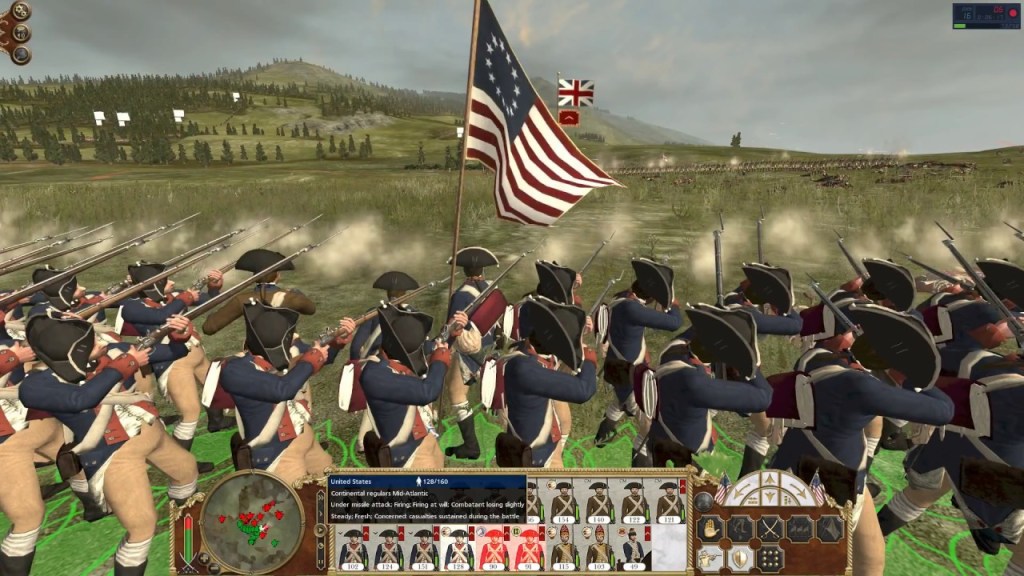This screenshot has width=1024, height=576.
Task: Click the raised hand halt order button
Action: pyautogui.click(x=710, y=529)
